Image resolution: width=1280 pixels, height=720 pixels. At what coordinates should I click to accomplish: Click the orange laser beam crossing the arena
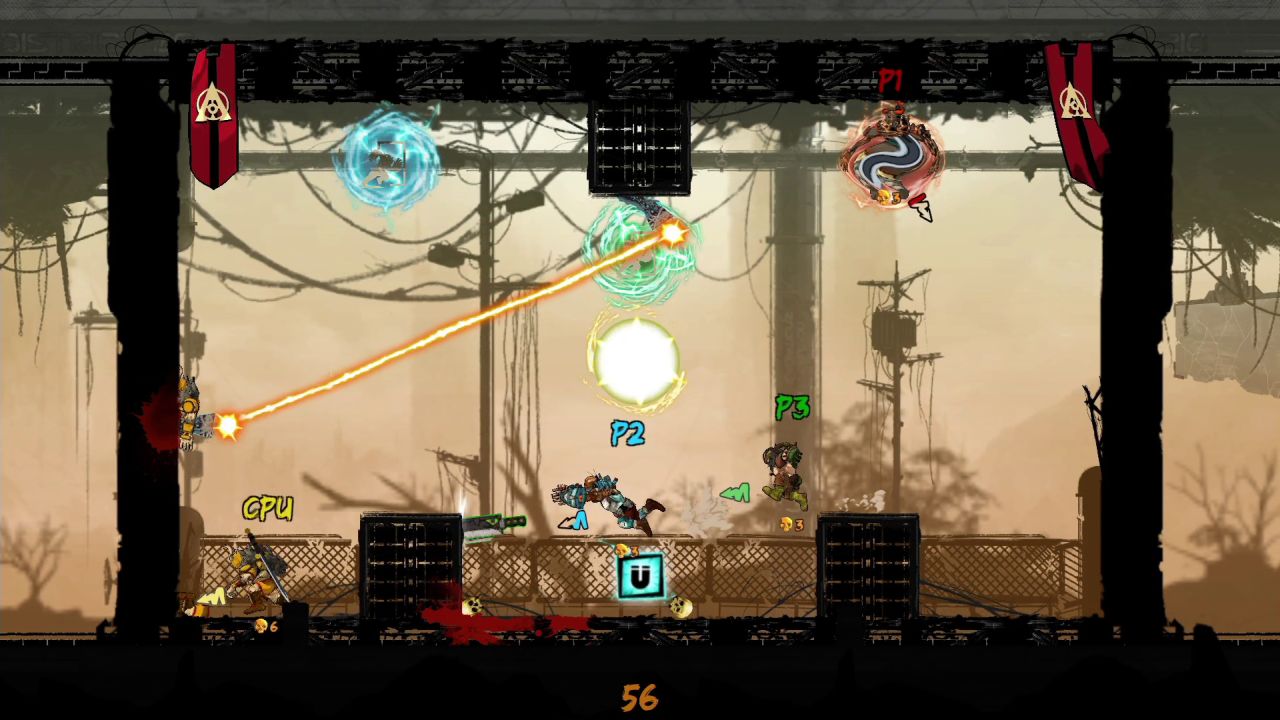click(x=450, y=330)
